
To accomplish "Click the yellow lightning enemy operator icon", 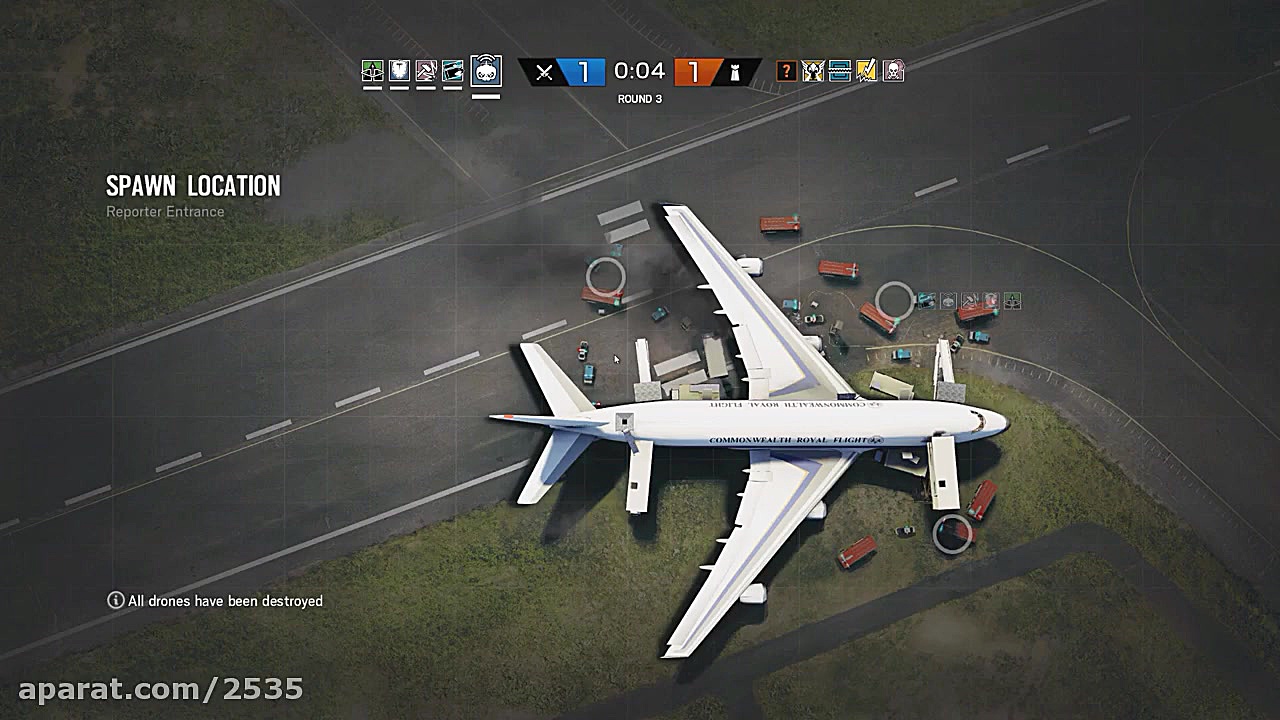I will pos(866,71).
